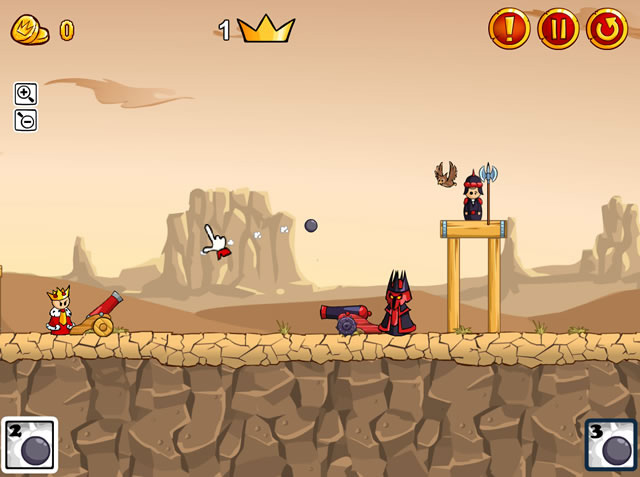This screenshot has height=477, width=640.
Task: Click the exclamation mark hint button
Action: (x=509, y=29)
